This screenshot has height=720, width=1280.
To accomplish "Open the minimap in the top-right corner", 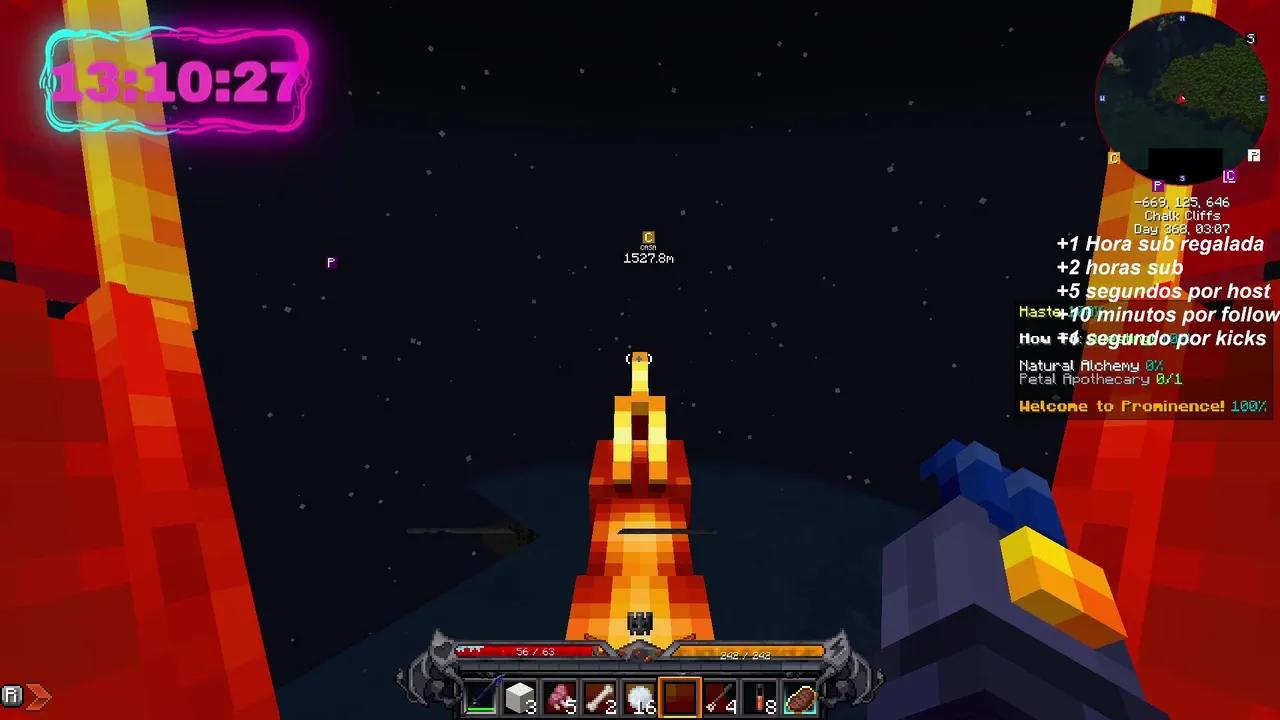I will [x=1183, y=95].
